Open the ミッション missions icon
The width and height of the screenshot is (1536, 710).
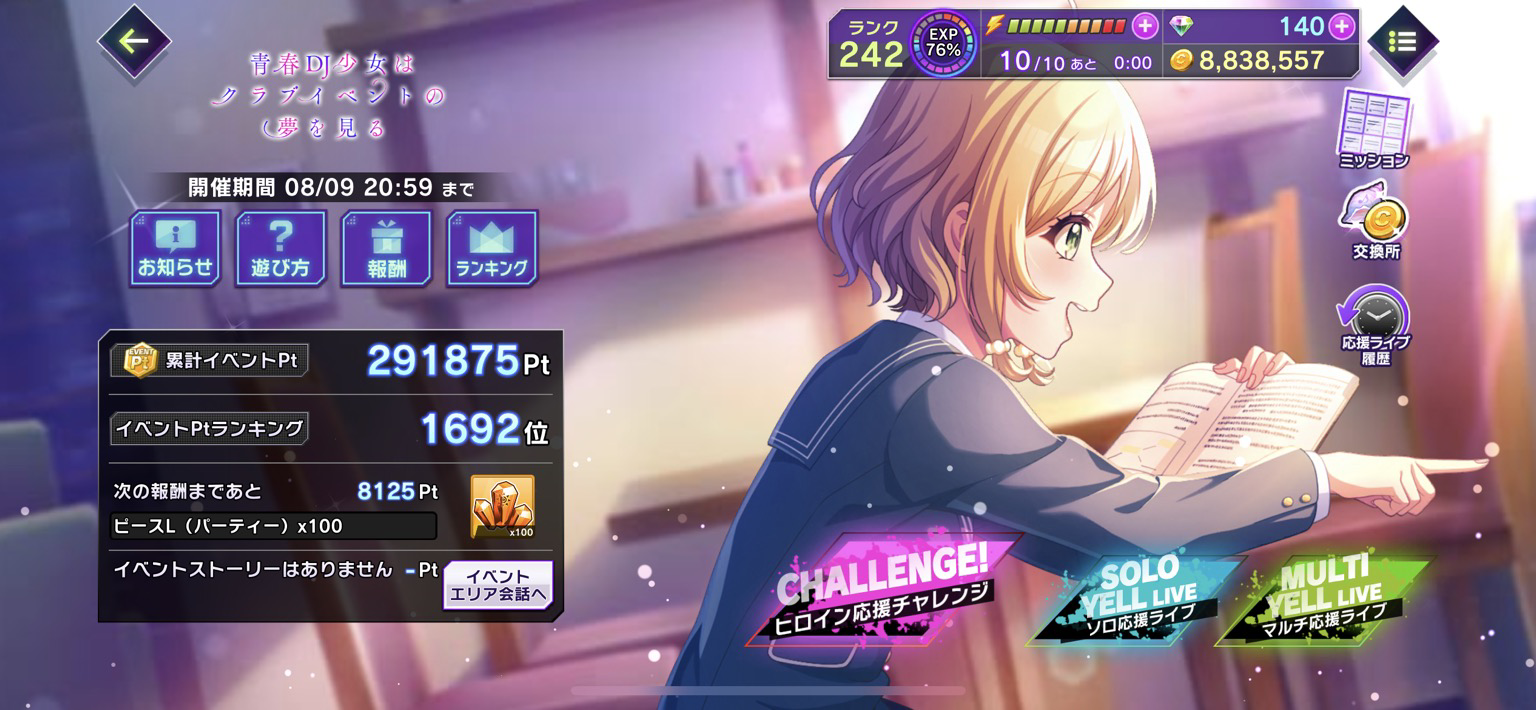tap(1374, 128)
